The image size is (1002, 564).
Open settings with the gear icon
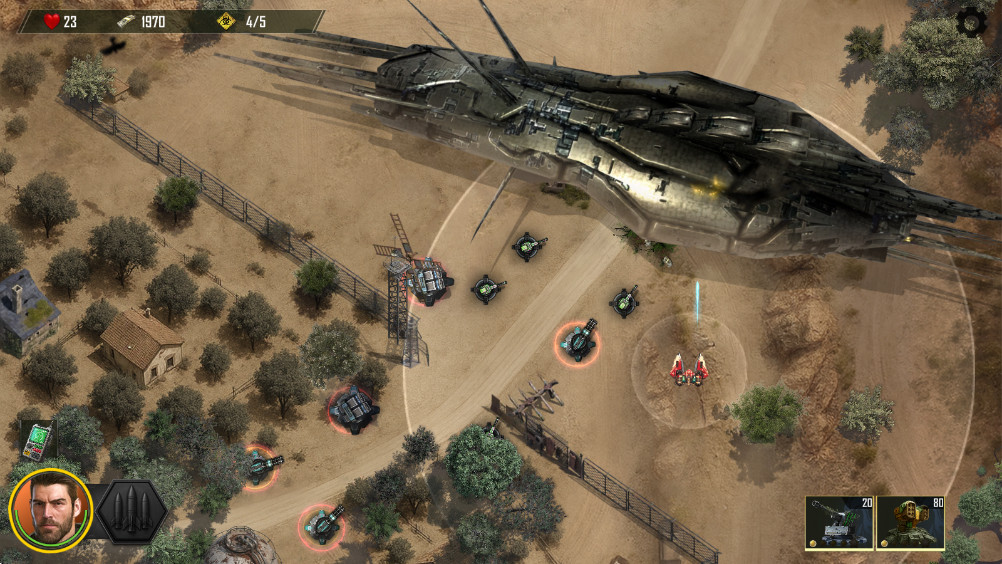970,22
